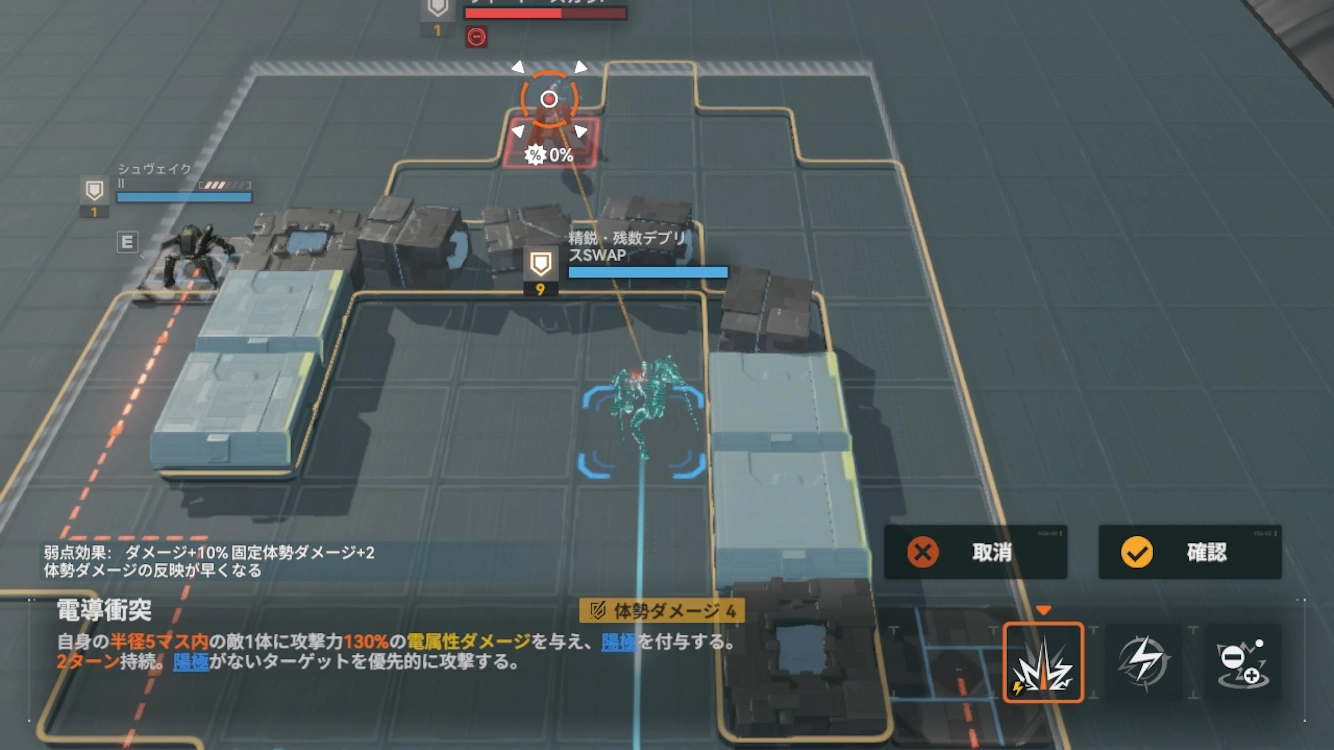This screenshot has width=1334, height=750.
Task: Toggle the orange selection on the active skill
Action: (1043, 661)
